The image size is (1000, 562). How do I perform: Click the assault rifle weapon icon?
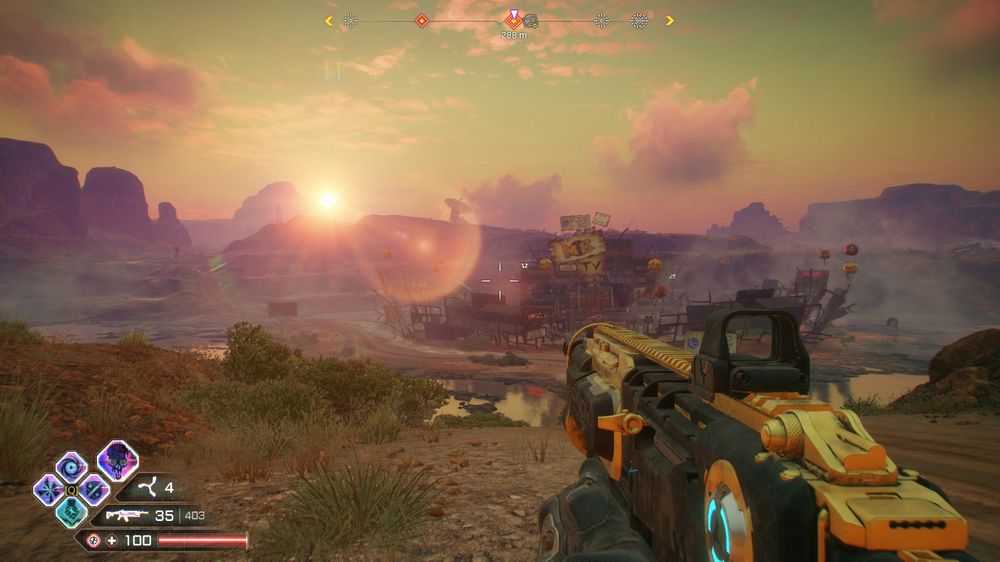pyautogui.click(x=126, y=516)
